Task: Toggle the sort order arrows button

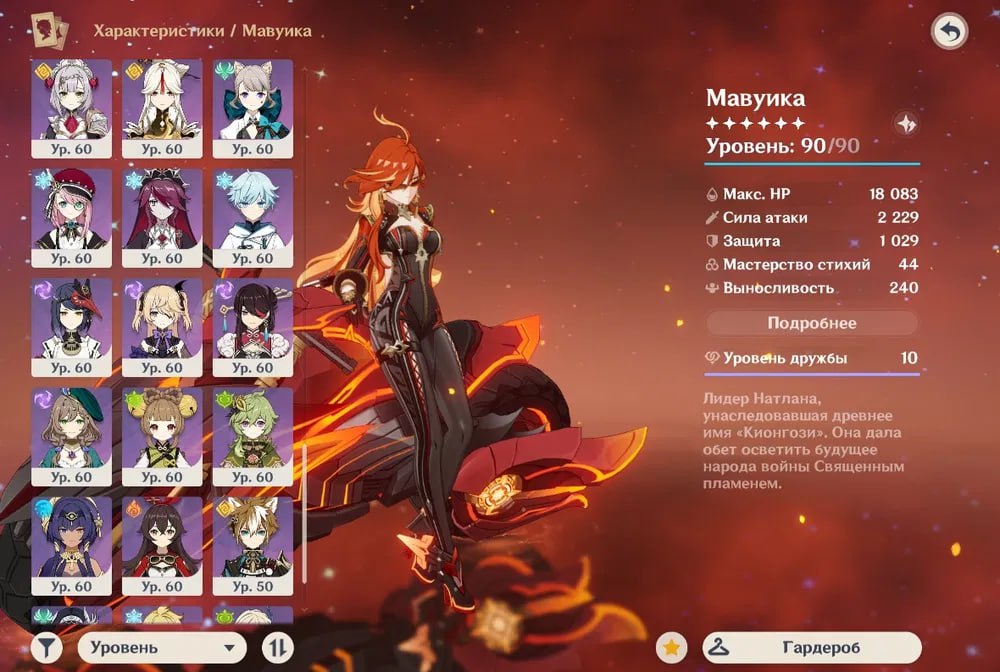Action: [x=277, y=648]
